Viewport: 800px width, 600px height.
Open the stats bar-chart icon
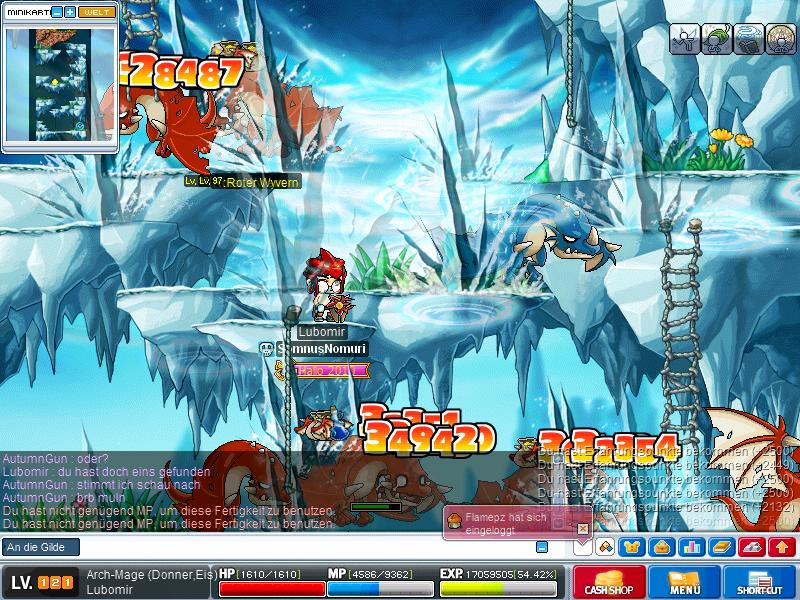[690, 546]
